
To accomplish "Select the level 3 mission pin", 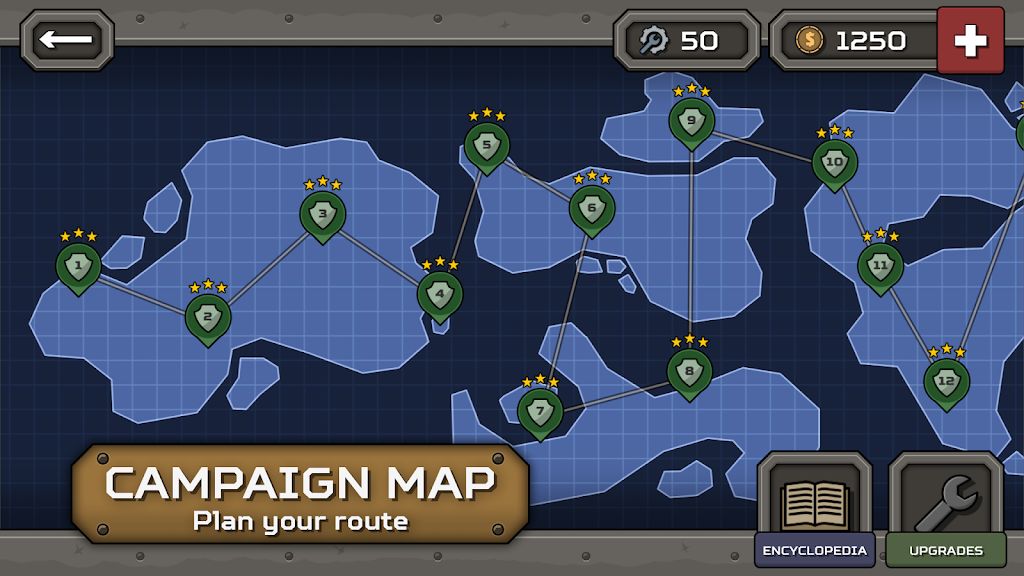I will [322, 213].
